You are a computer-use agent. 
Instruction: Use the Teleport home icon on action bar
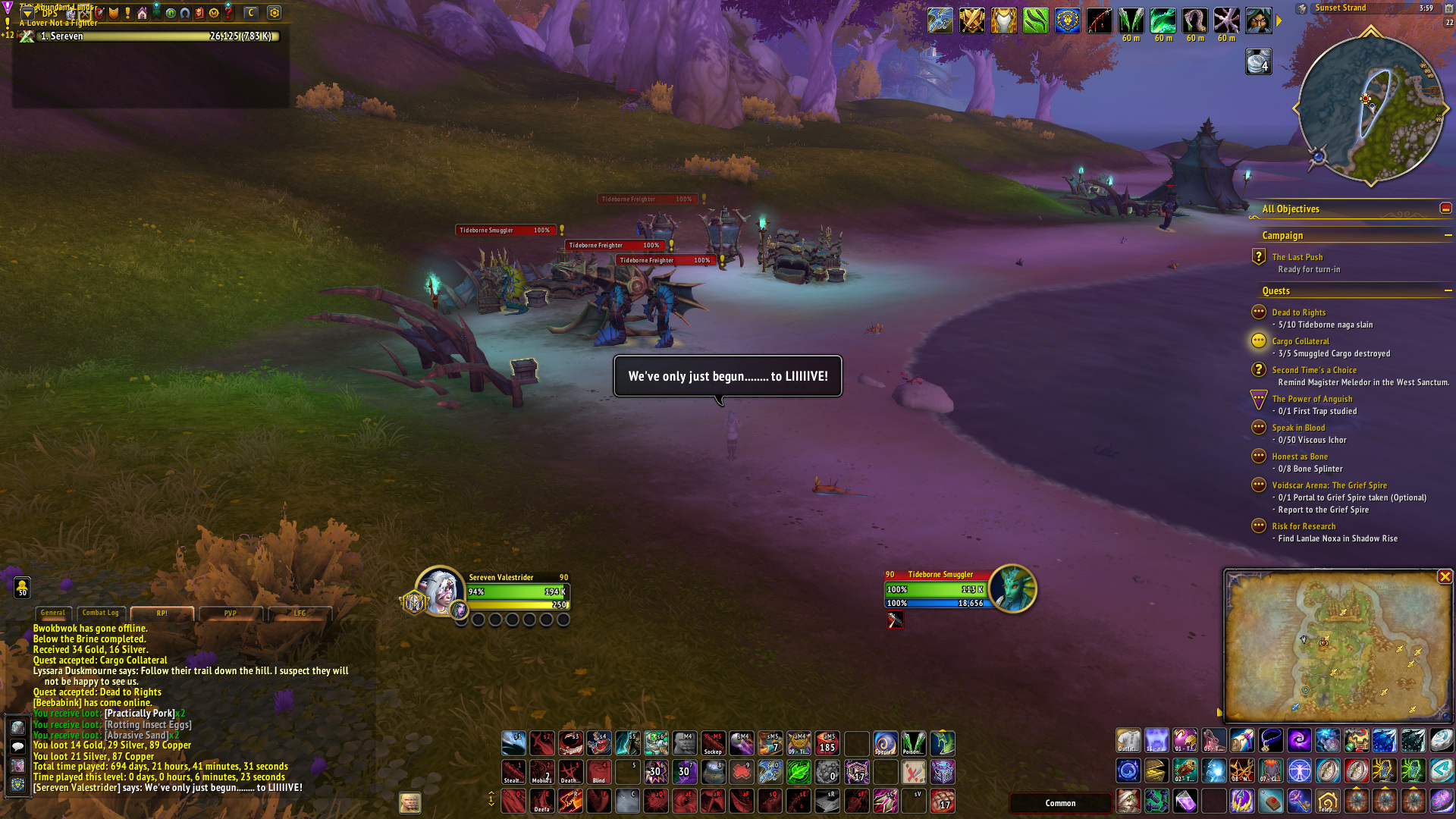click(1327, 801)
